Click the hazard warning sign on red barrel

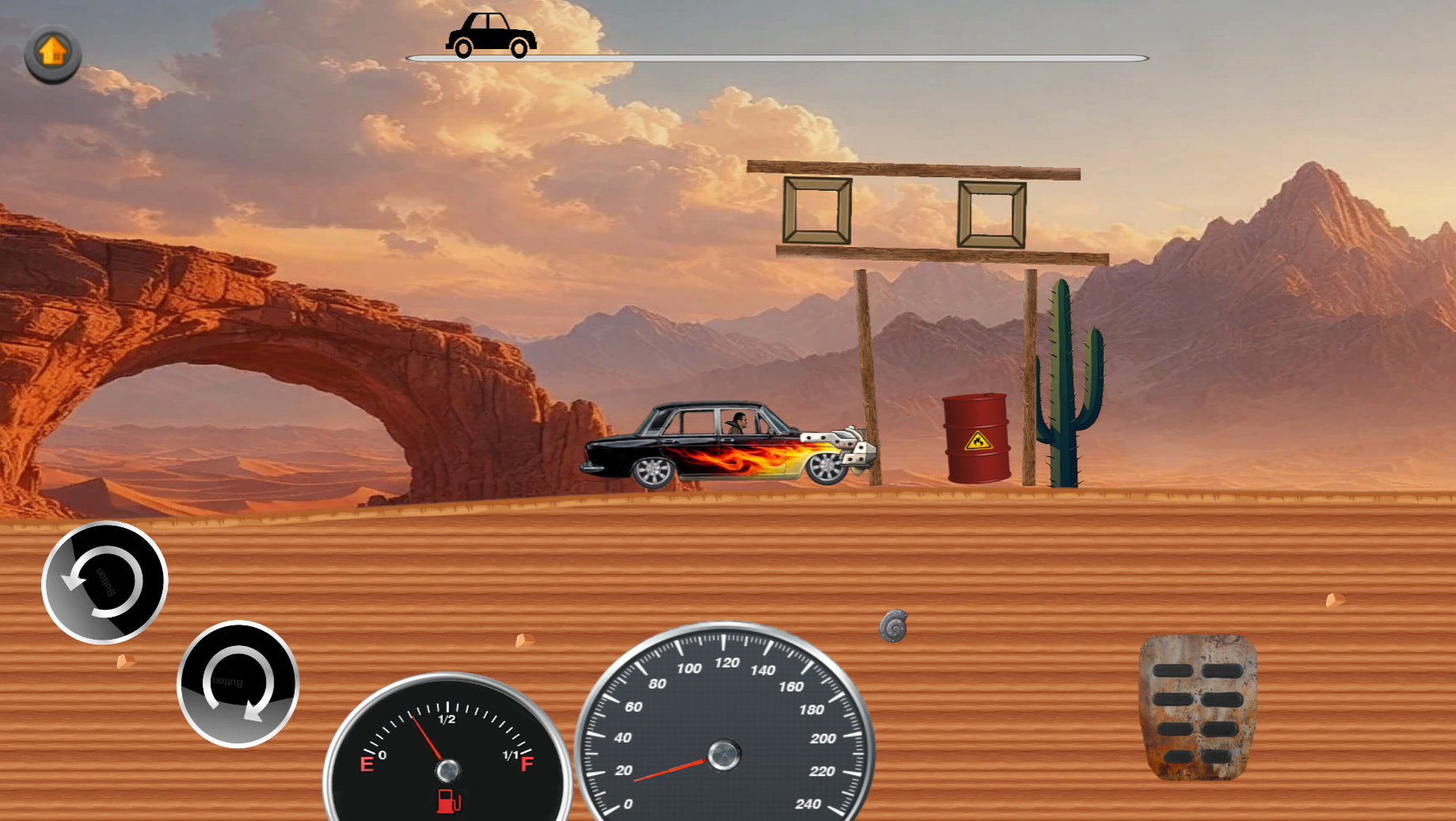pyautogui.click(x=977, y=441)
